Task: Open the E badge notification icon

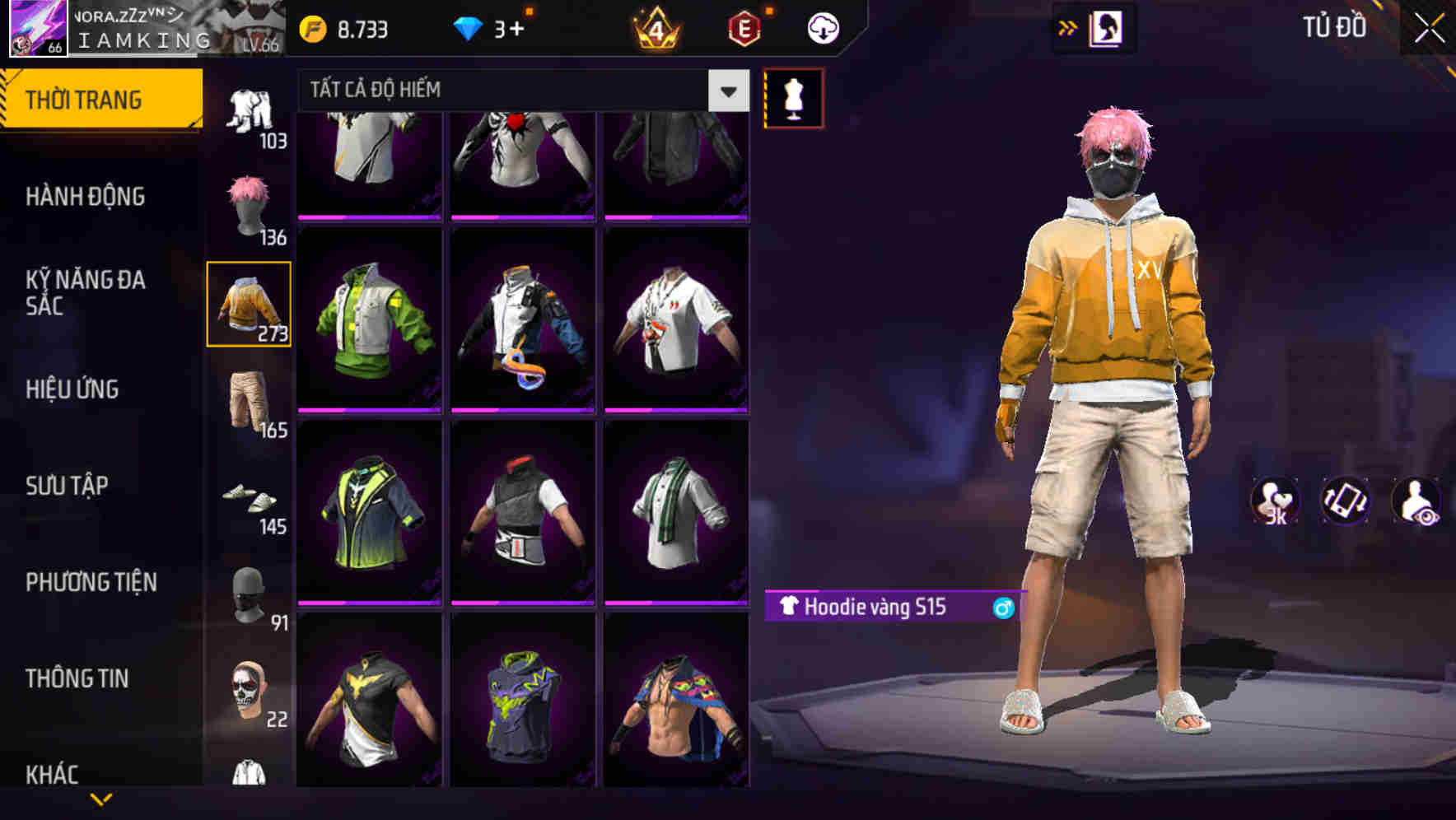Action: point(742,26)
